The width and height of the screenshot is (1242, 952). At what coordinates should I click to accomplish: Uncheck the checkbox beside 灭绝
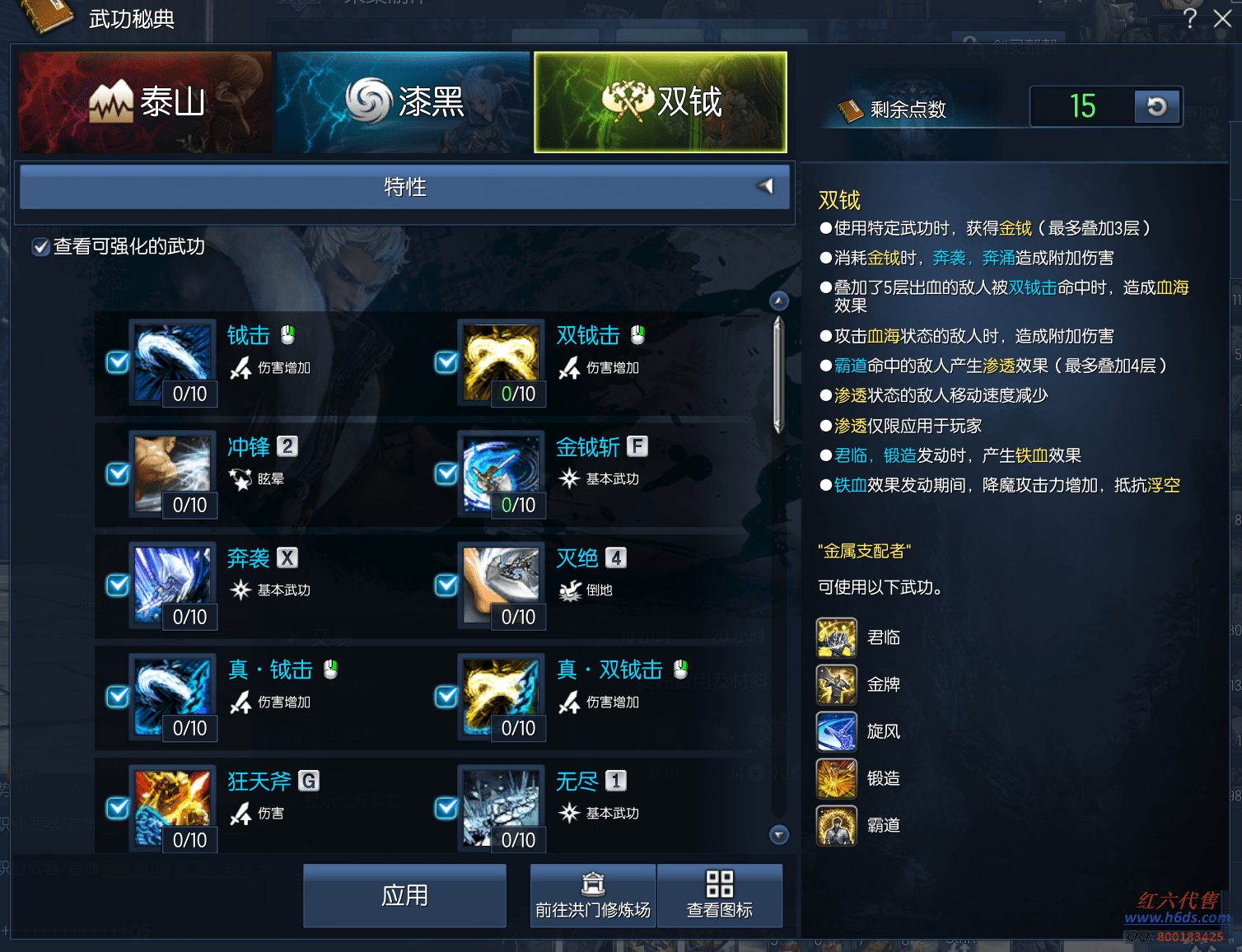[446, 585]
